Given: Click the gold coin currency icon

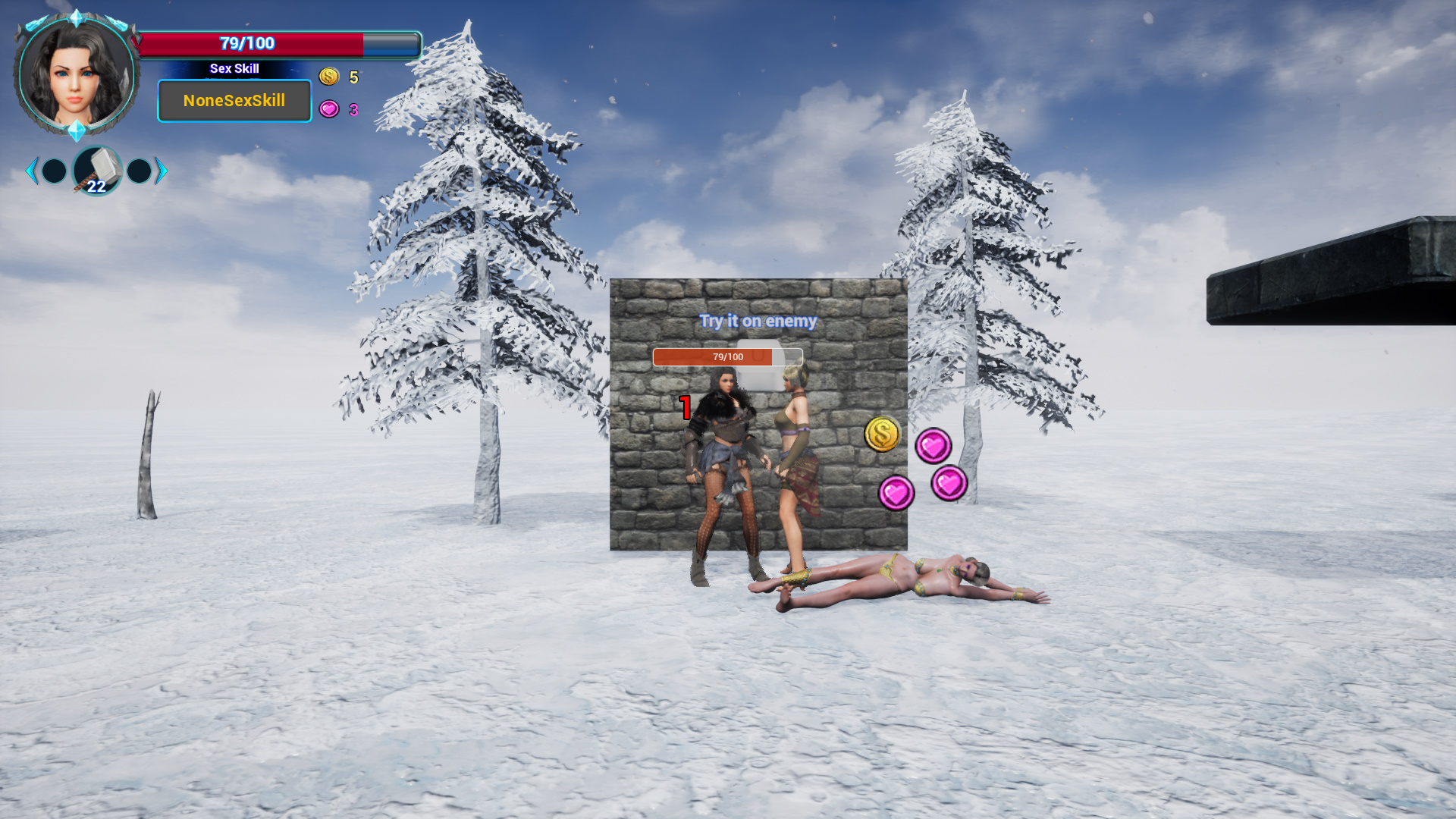Looking at the screenshot, I should click(329, 77).
